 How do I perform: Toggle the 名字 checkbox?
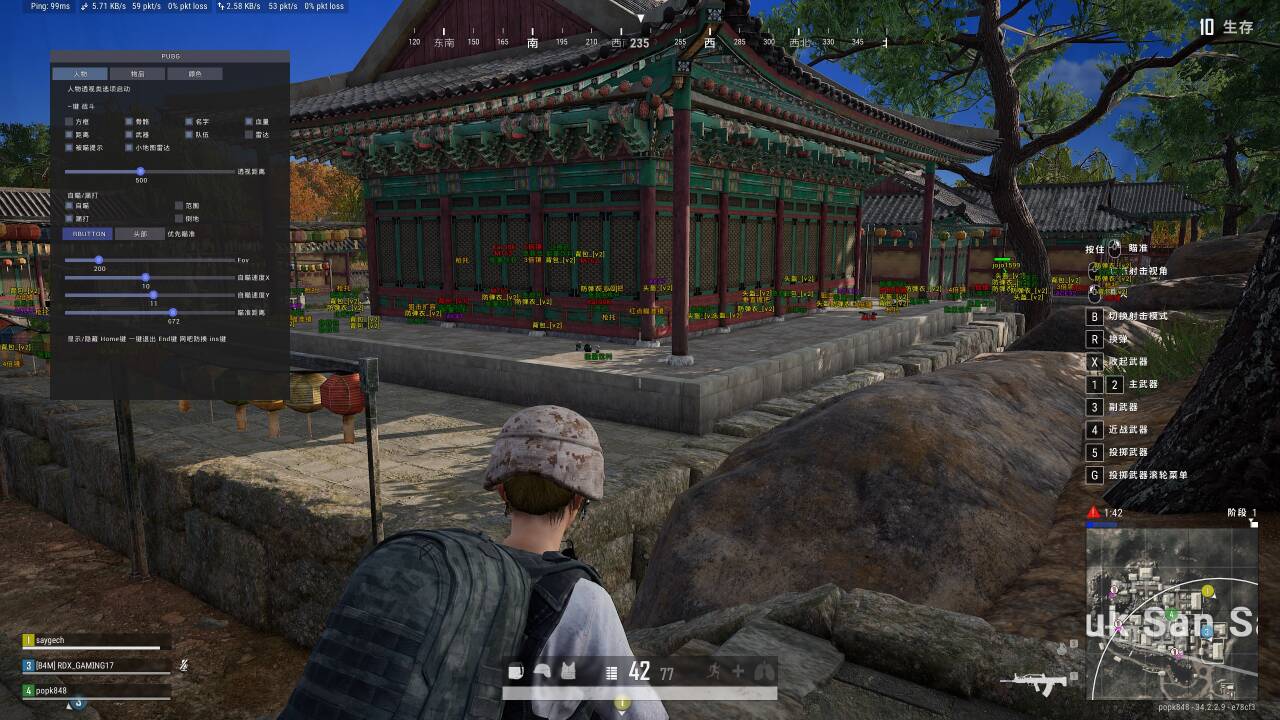pyautogui.click(x=189, y=121)
